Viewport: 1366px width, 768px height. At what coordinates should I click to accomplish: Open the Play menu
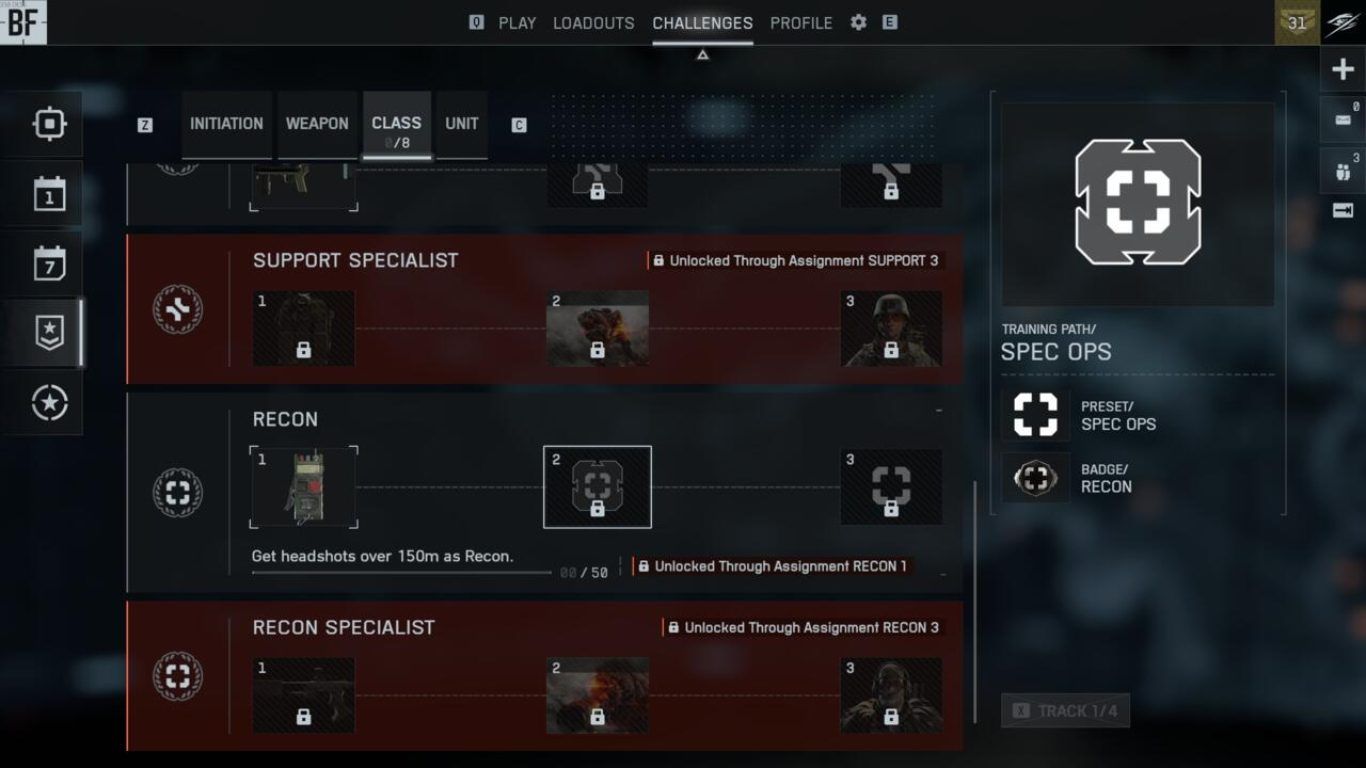tap(517, 23)
